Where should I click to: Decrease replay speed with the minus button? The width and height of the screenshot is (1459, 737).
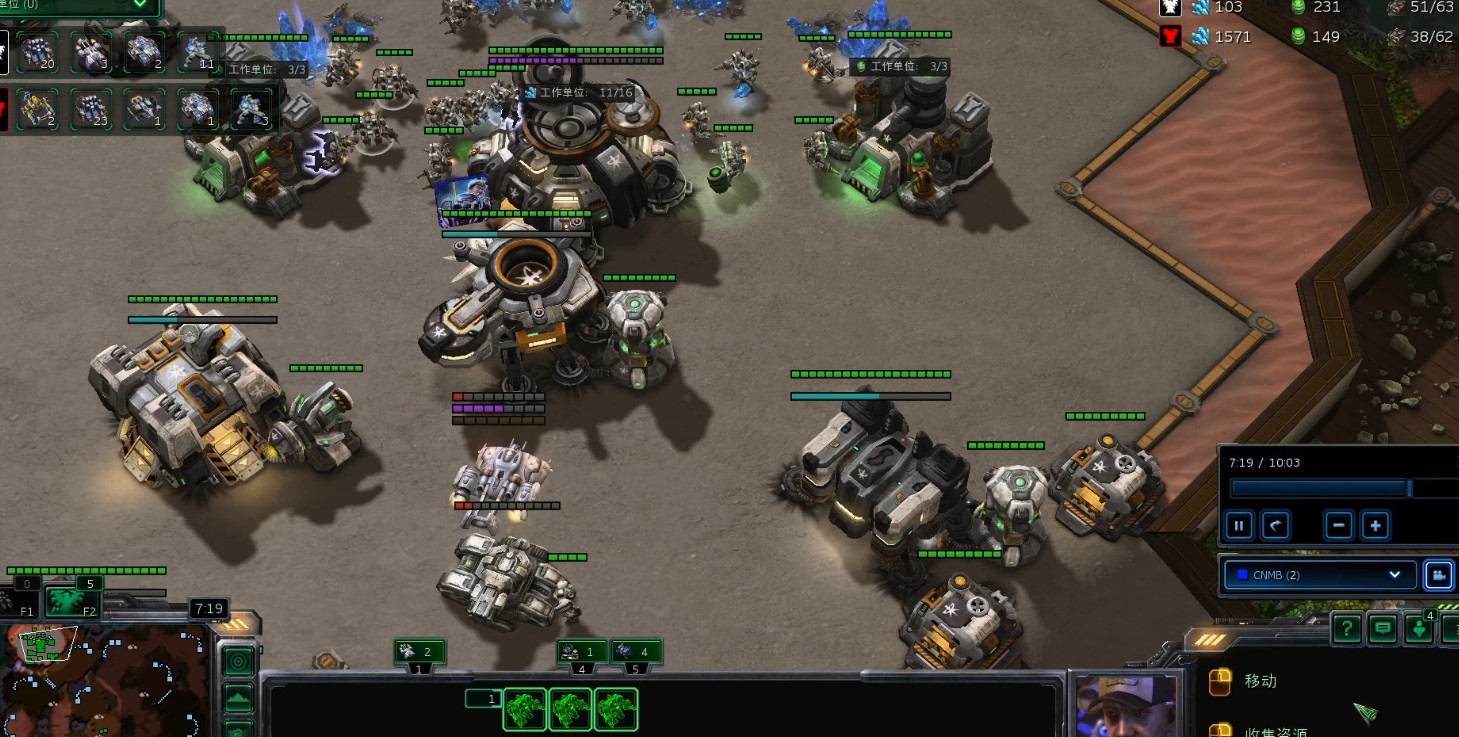tap(1339, 525)
